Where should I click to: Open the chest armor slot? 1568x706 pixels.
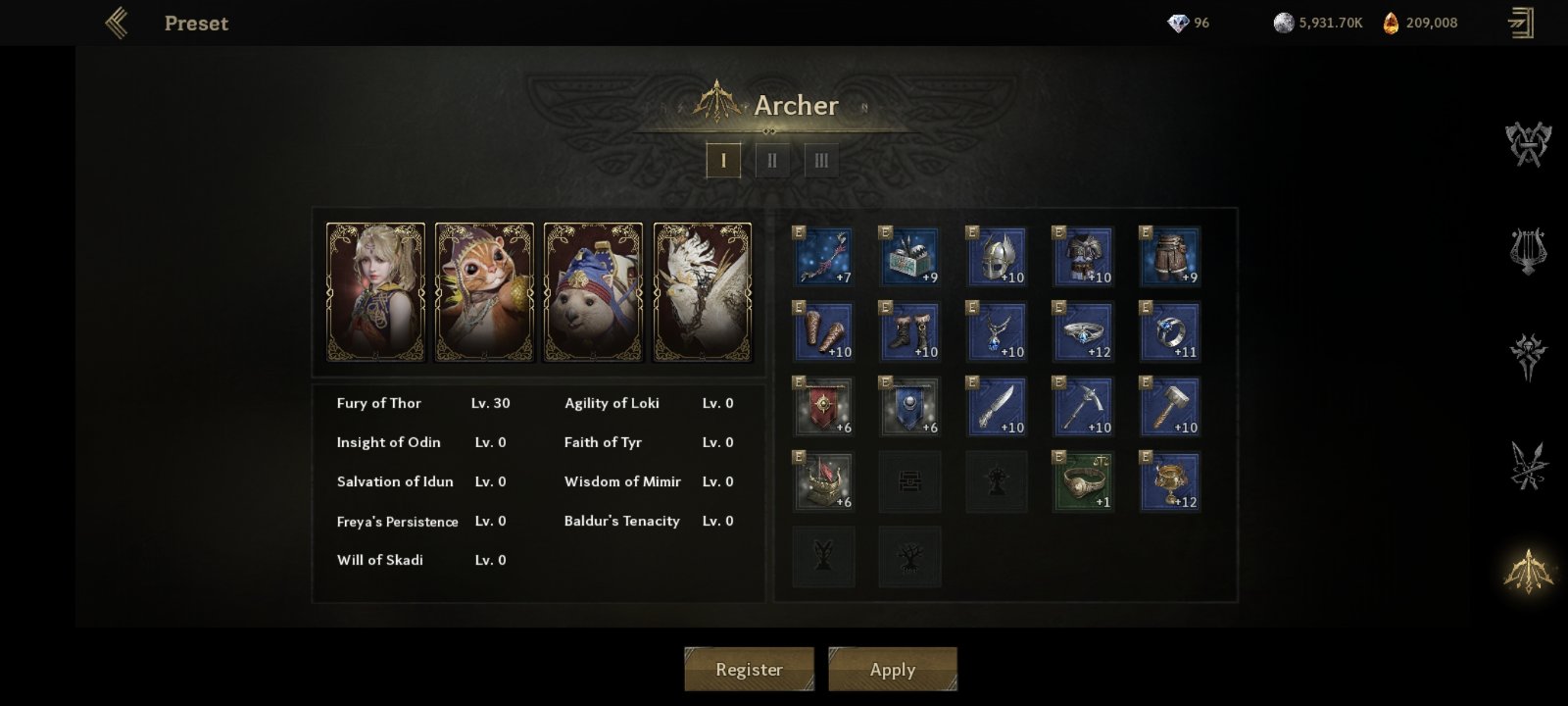pos(1083,257)
